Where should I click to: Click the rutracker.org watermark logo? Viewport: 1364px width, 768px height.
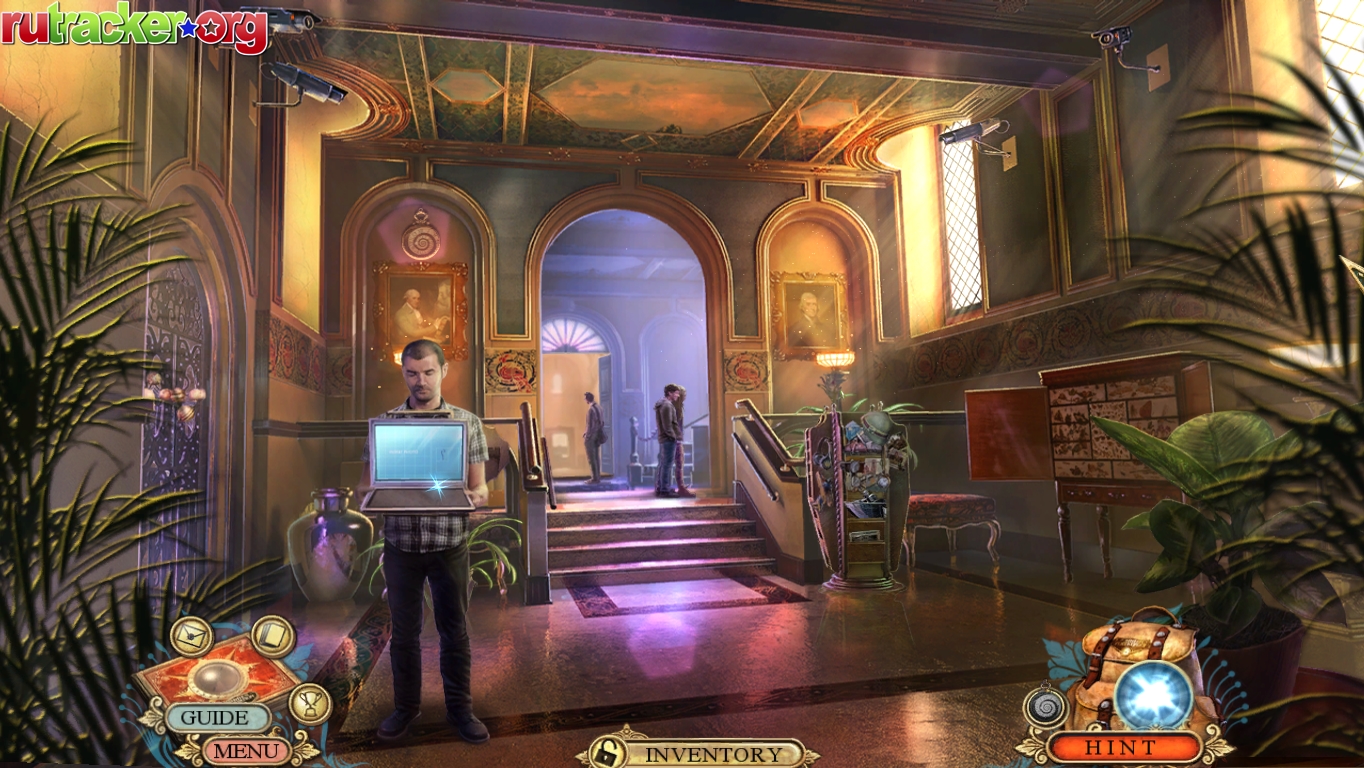point(135,27)
